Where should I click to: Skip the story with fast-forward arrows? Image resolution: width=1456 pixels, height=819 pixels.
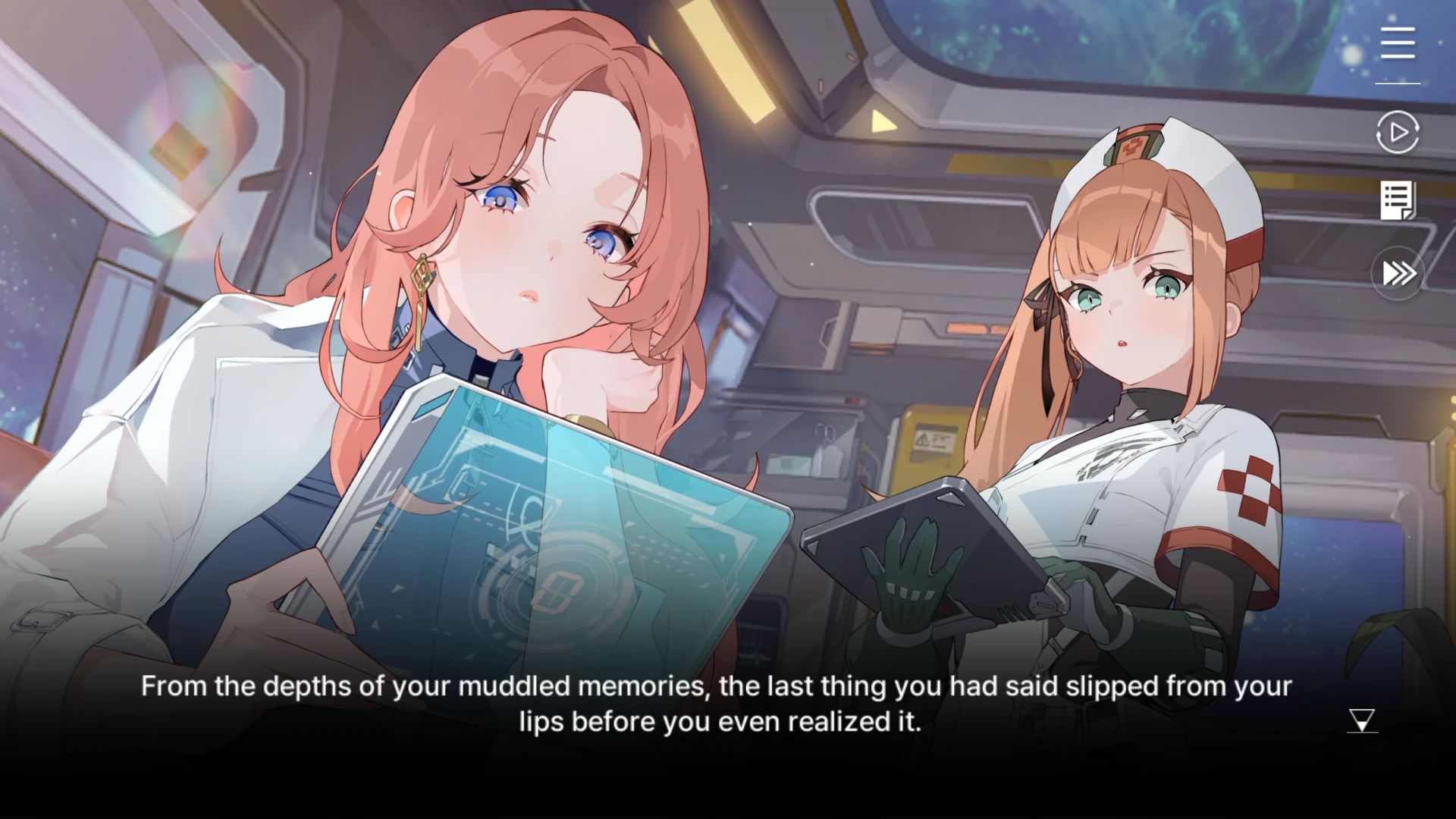pyautogui.click(x=1398, y=273)
